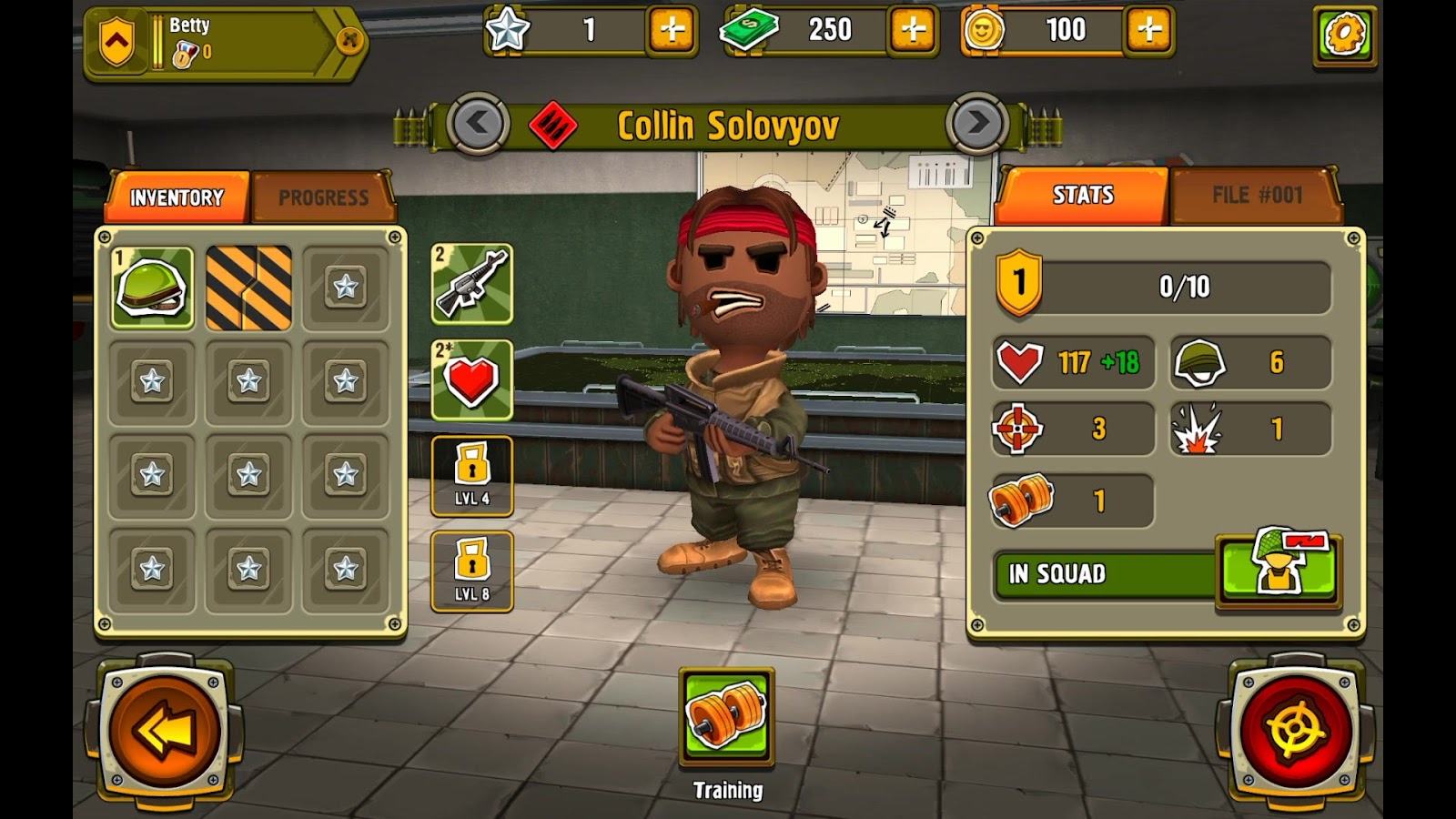Open Training with the dumbbell button
1456x819 pixels.
click(x=726, y=716)
